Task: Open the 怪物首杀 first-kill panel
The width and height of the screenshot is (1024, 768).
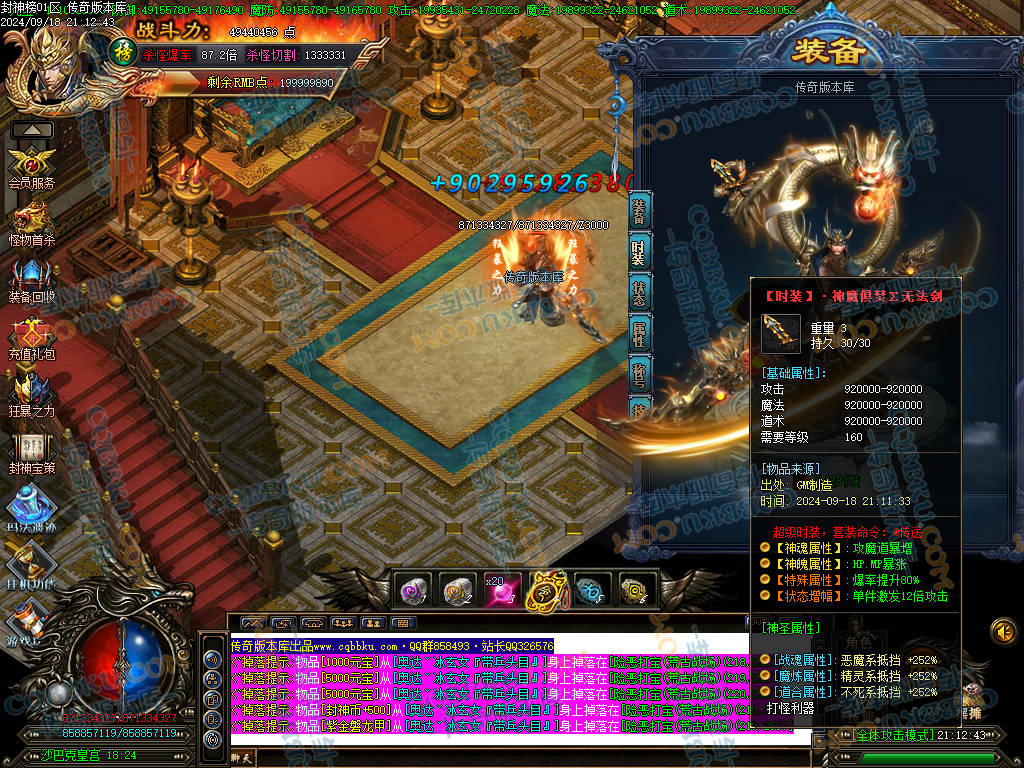Action: click(31, 222)
